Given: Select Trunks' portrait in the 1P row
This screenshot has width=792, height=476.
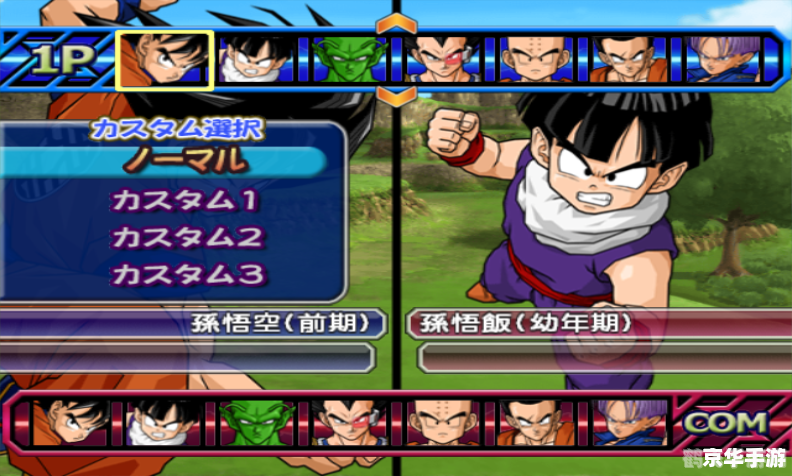Looking at the screenshot, I should pyautogui.click(x=719, y=59).
